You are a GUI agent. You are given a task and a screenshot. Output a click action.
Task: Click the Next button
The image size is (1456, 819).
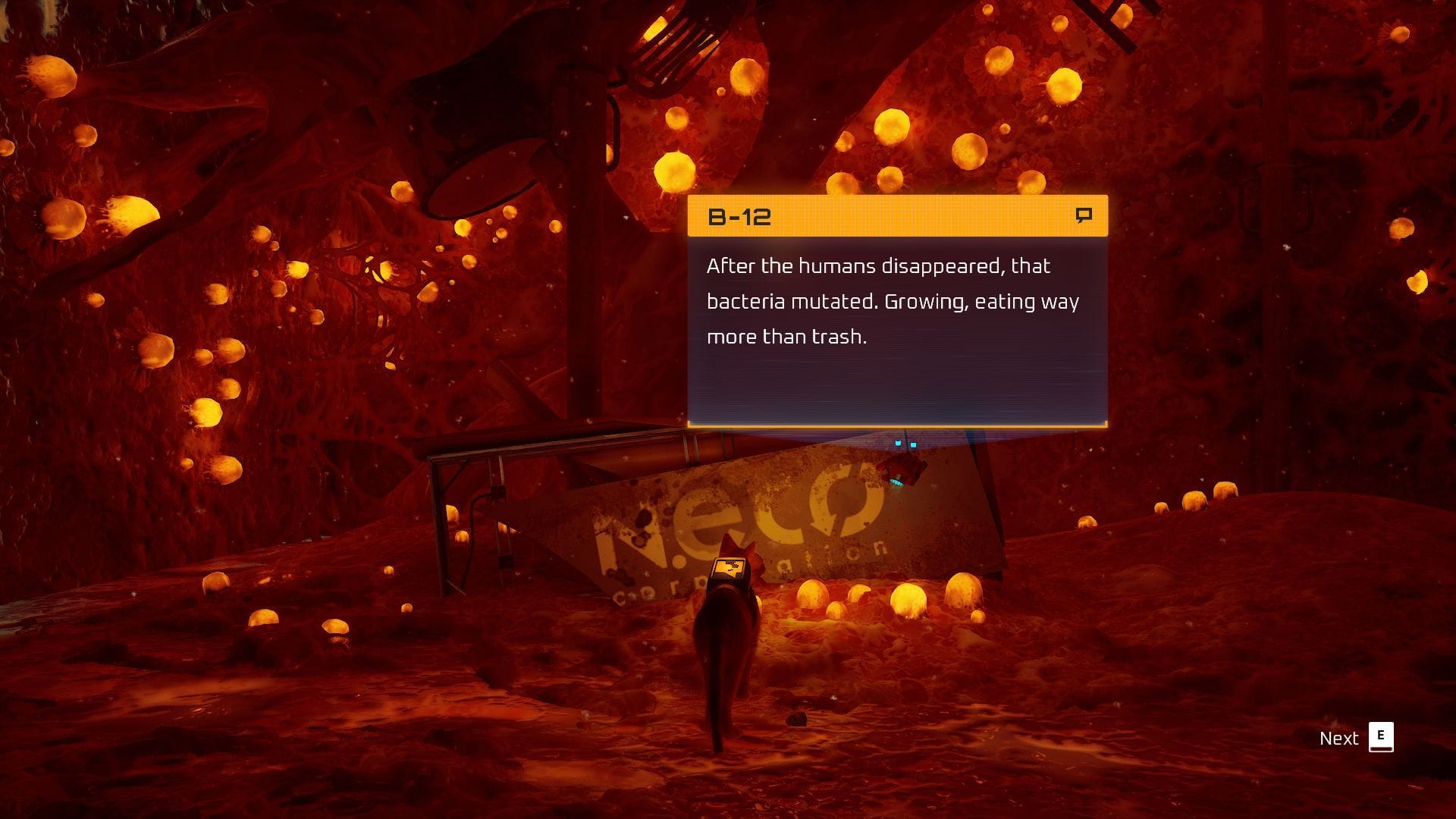1339,736
